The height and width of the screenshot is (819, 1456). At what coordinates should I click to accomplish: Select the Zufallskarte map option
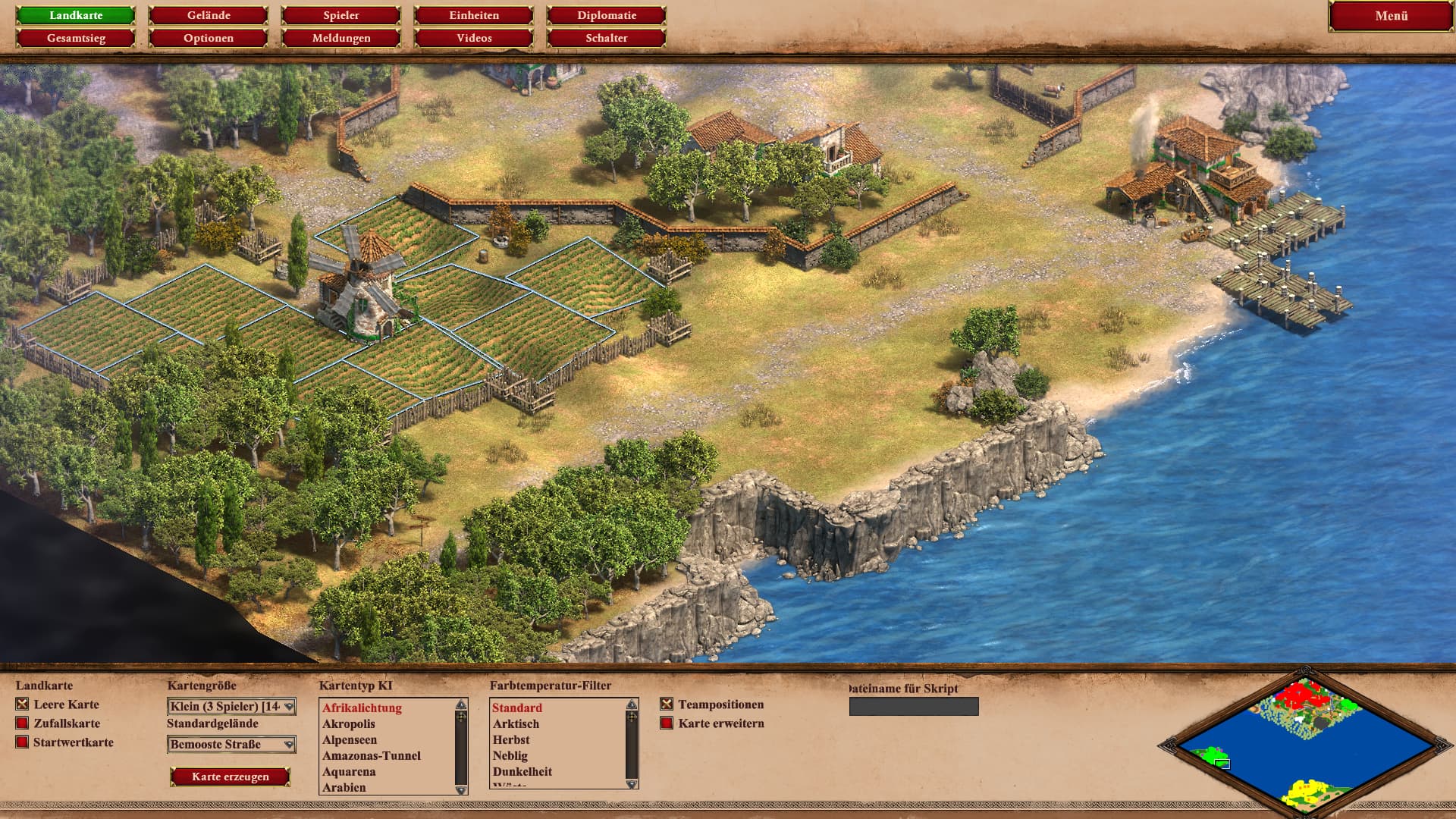pos(22,723)
